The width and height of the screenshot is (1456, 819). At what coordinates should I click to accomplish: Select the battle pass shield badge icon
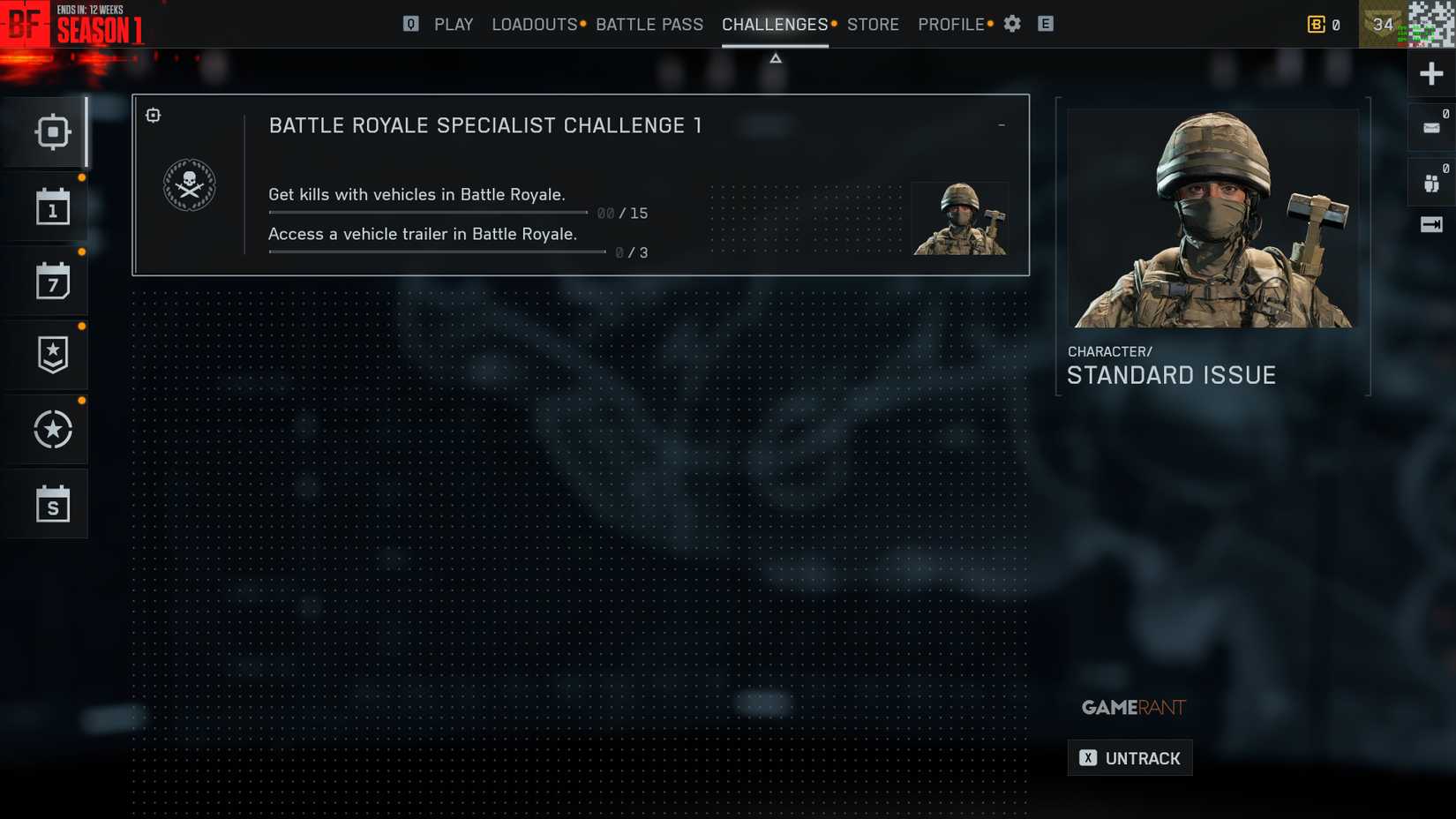pyautogui.click(x=53, y=354)
